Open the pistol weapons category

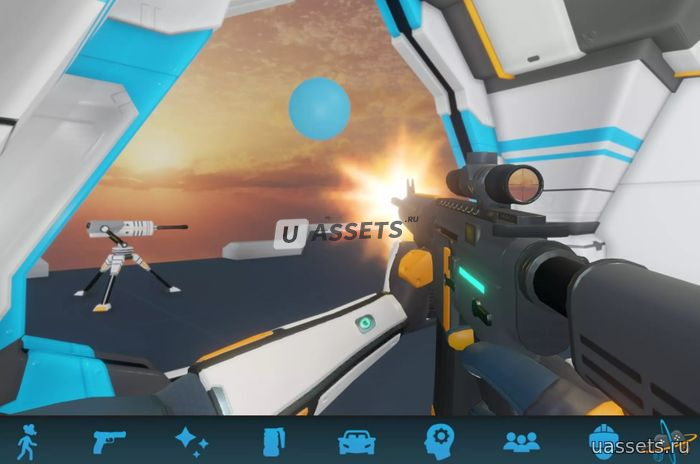pos(108,440)
